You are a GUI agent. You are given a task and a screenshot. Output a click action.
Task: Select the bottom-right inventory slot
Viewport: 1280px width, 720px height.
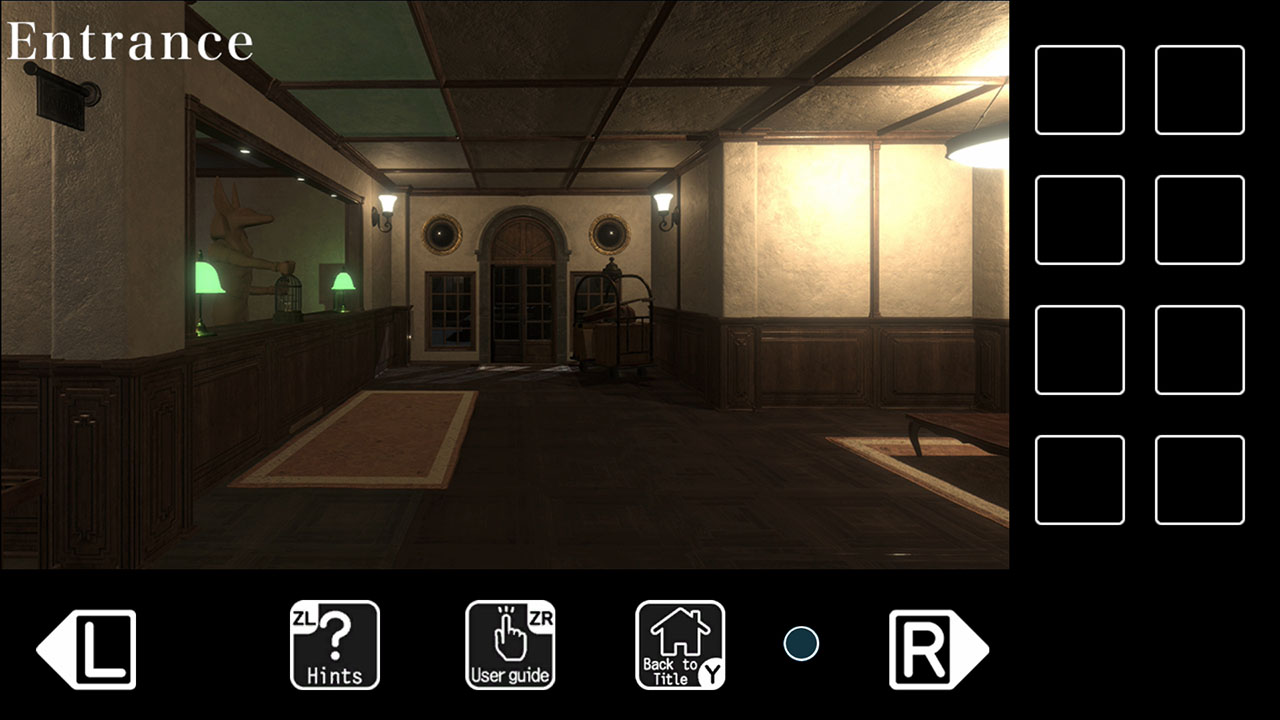tap(1199, 480)
